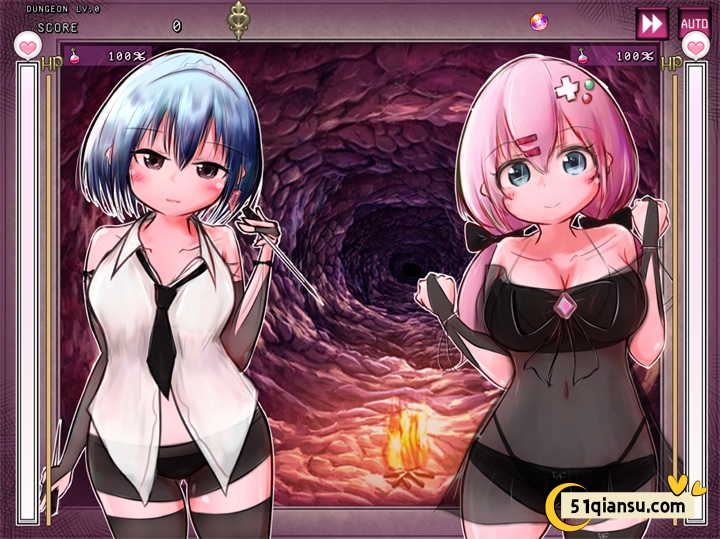The width and height of the screenshot is (720, 539).
Task: Toggle the AUTO battle button
Action: [x=693, y=23]
